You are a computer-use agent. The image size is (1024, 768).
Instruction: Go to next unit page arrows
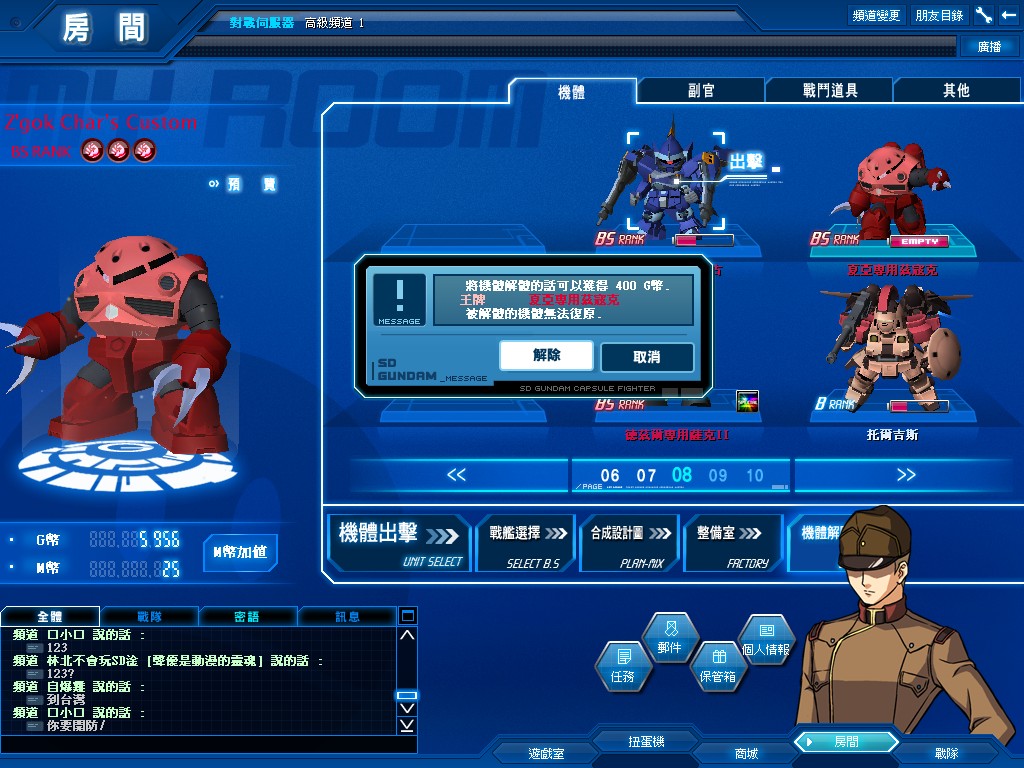906,475
